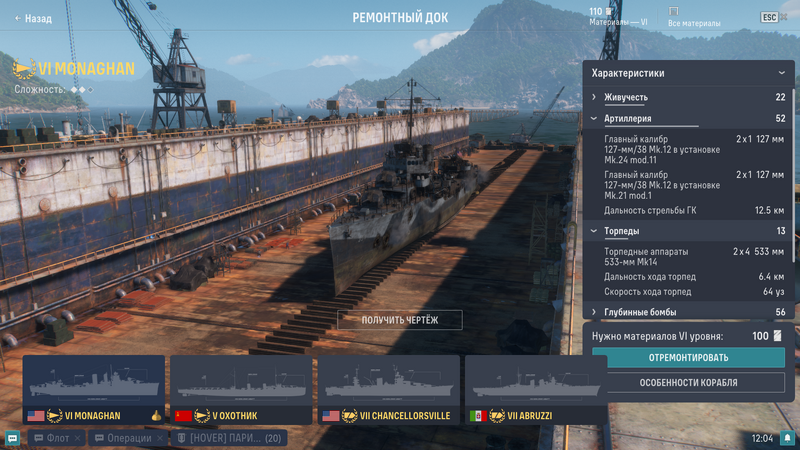The height and width of the screenshot is (450, 800).
Task: Switch to the Операции chat tab
Action: (x=125, y=438)
